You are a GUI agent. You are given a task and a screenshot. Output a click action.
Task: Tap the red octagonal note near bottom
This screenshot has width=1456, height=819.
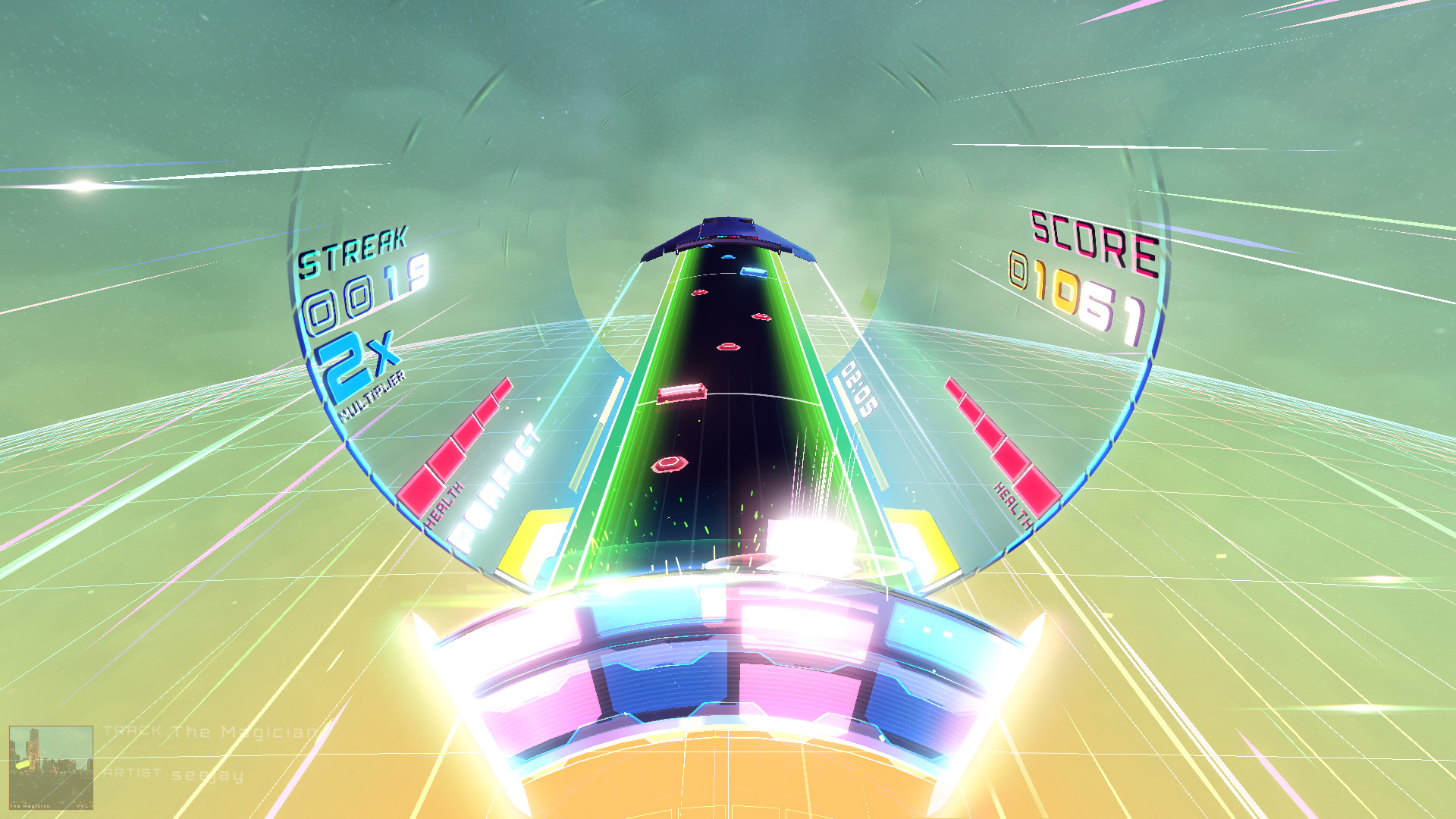tap(670, 465)
